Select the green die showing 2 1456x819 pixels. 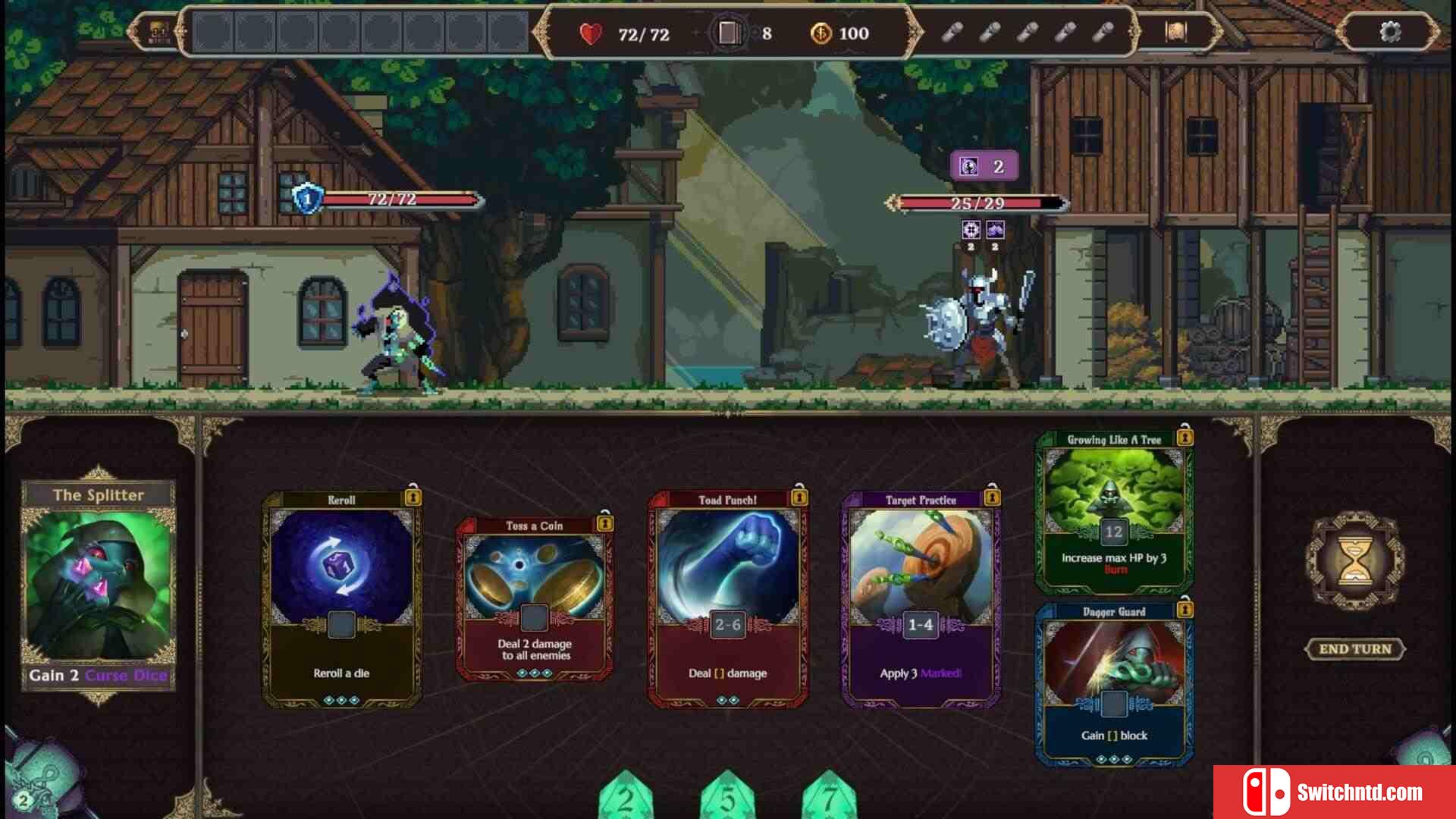[x=626, y=798]
